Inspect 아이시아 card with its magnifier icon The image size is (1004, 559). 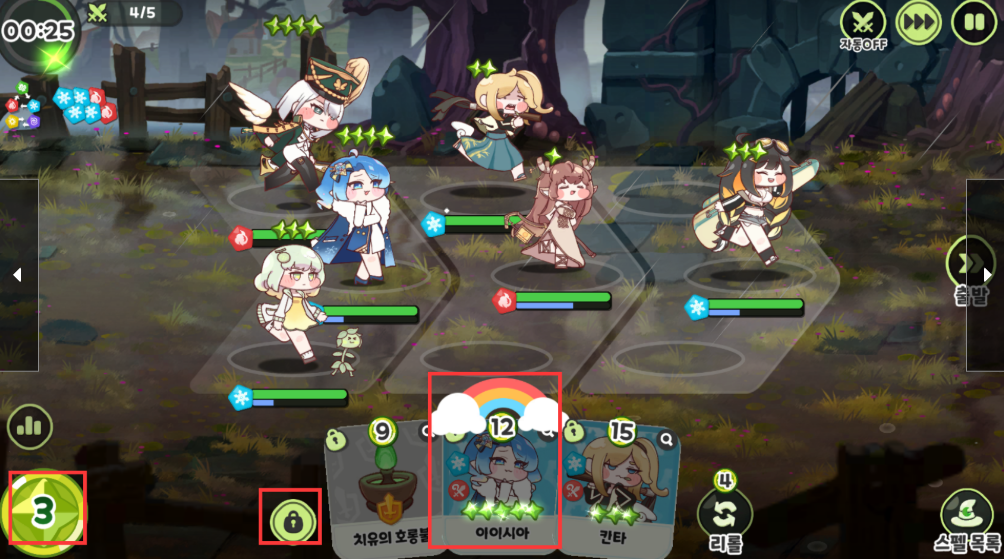pyautogui.click(x=549, y=433)
